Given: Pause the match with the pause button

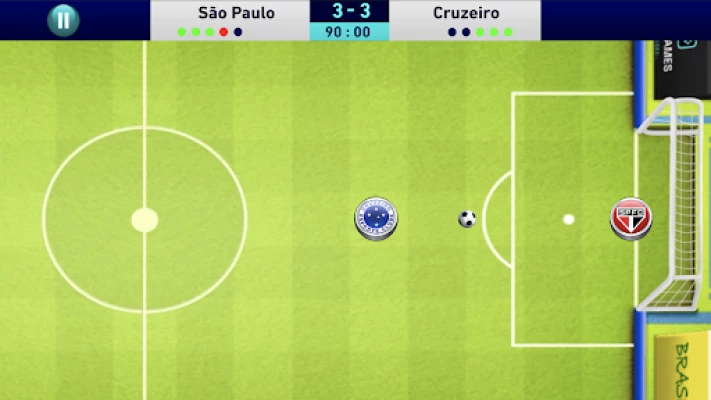Looking at the screenshot, I should 63,20.
